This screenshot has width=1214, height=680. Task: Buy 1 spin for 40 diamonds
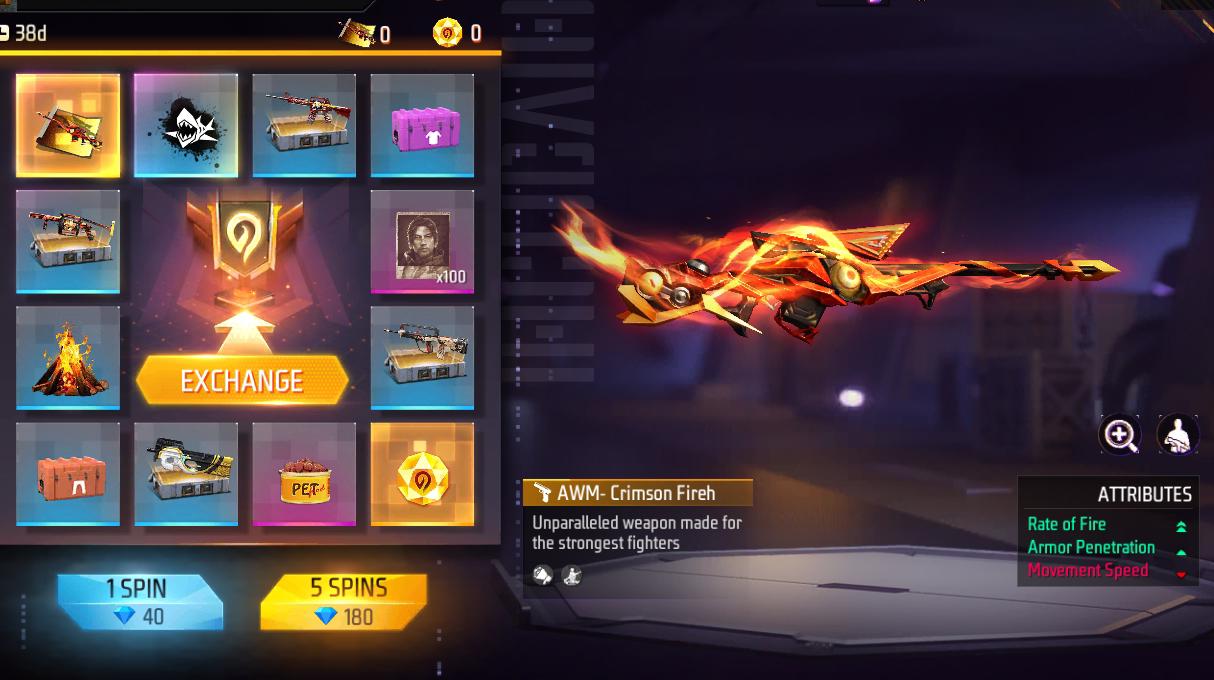click(139, 602)
